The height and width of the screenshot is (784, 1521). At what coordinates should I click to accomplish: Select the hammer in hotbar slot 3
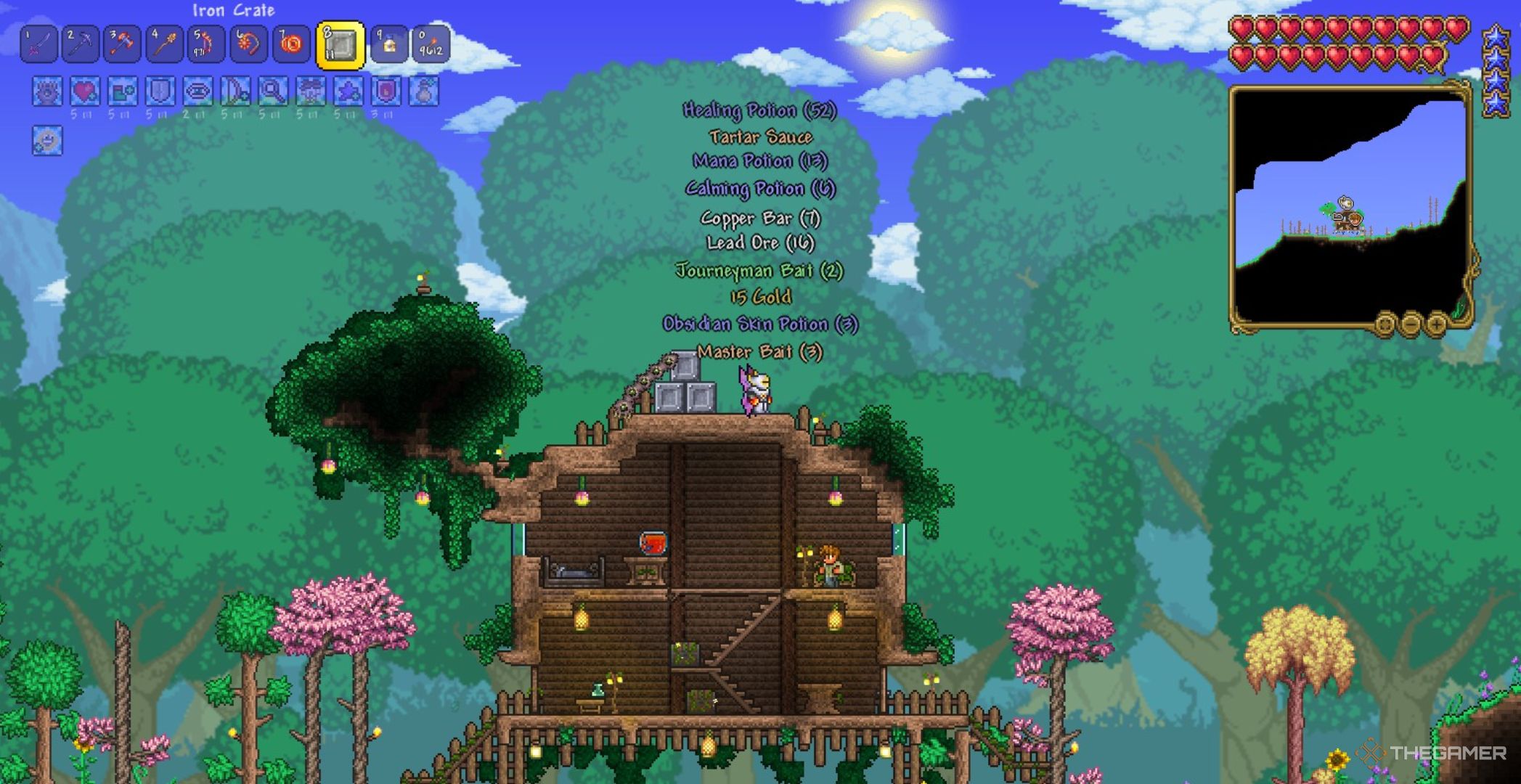pos(121,45)
